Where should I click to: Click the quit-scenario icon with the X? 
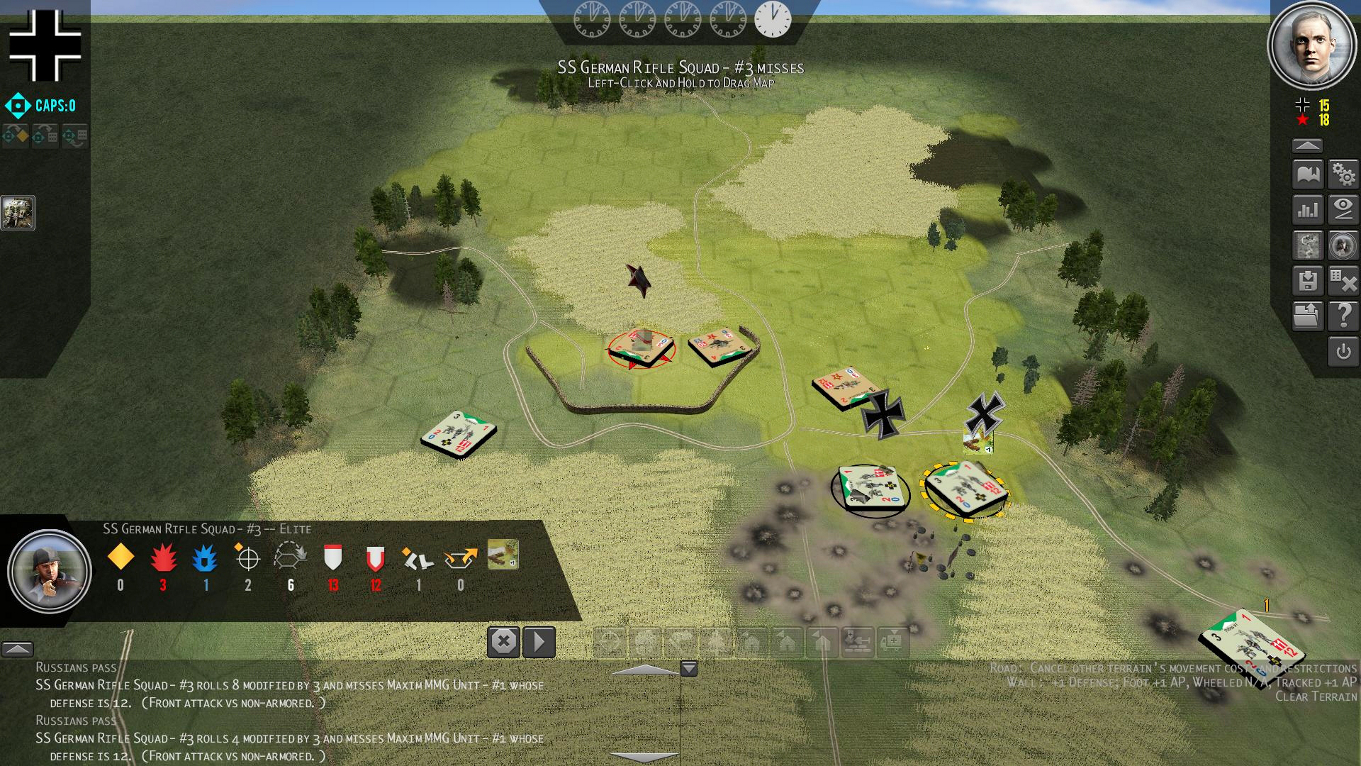1343,281
